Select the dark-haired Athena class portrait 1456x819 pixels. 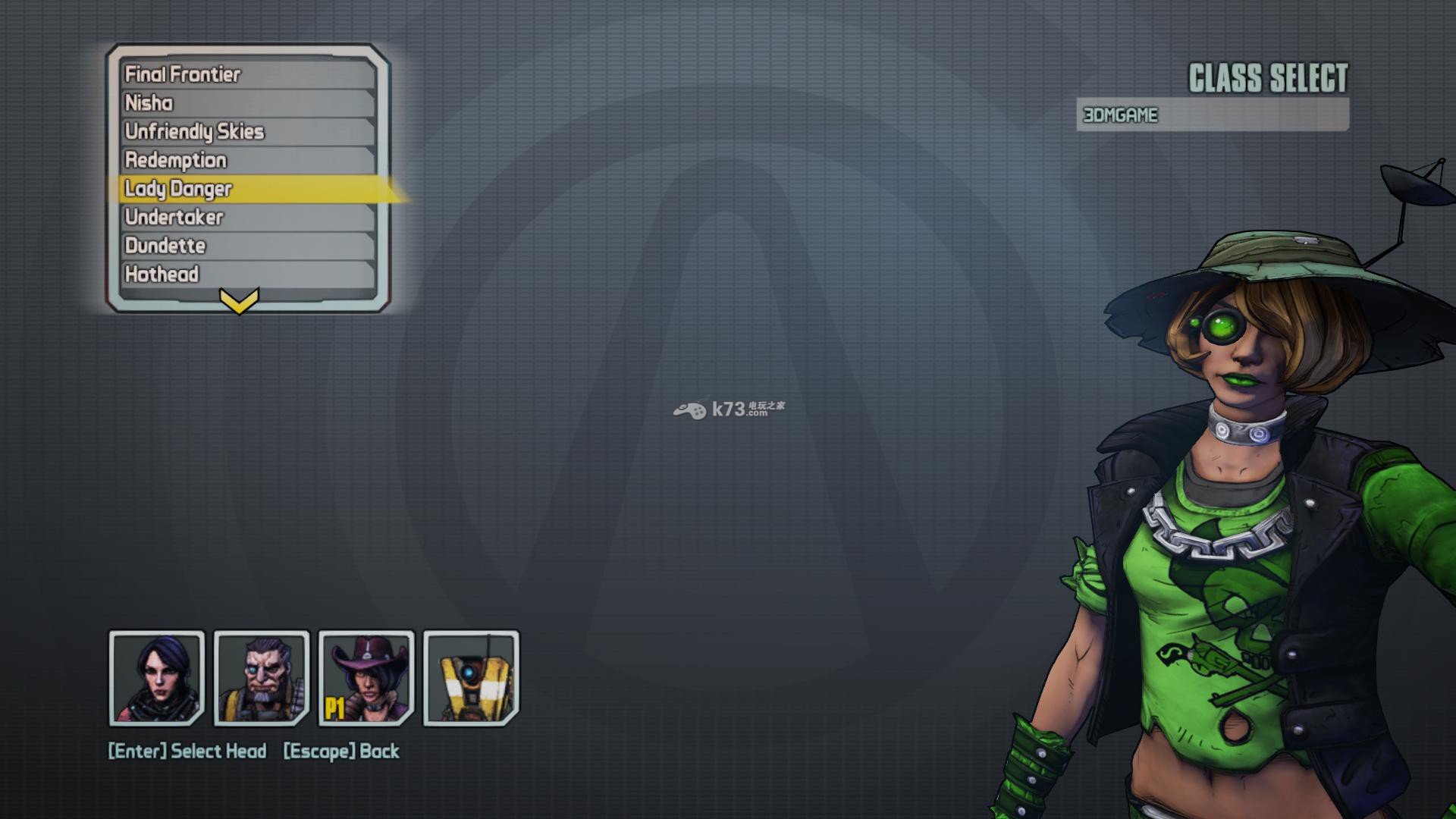[157, 678]
